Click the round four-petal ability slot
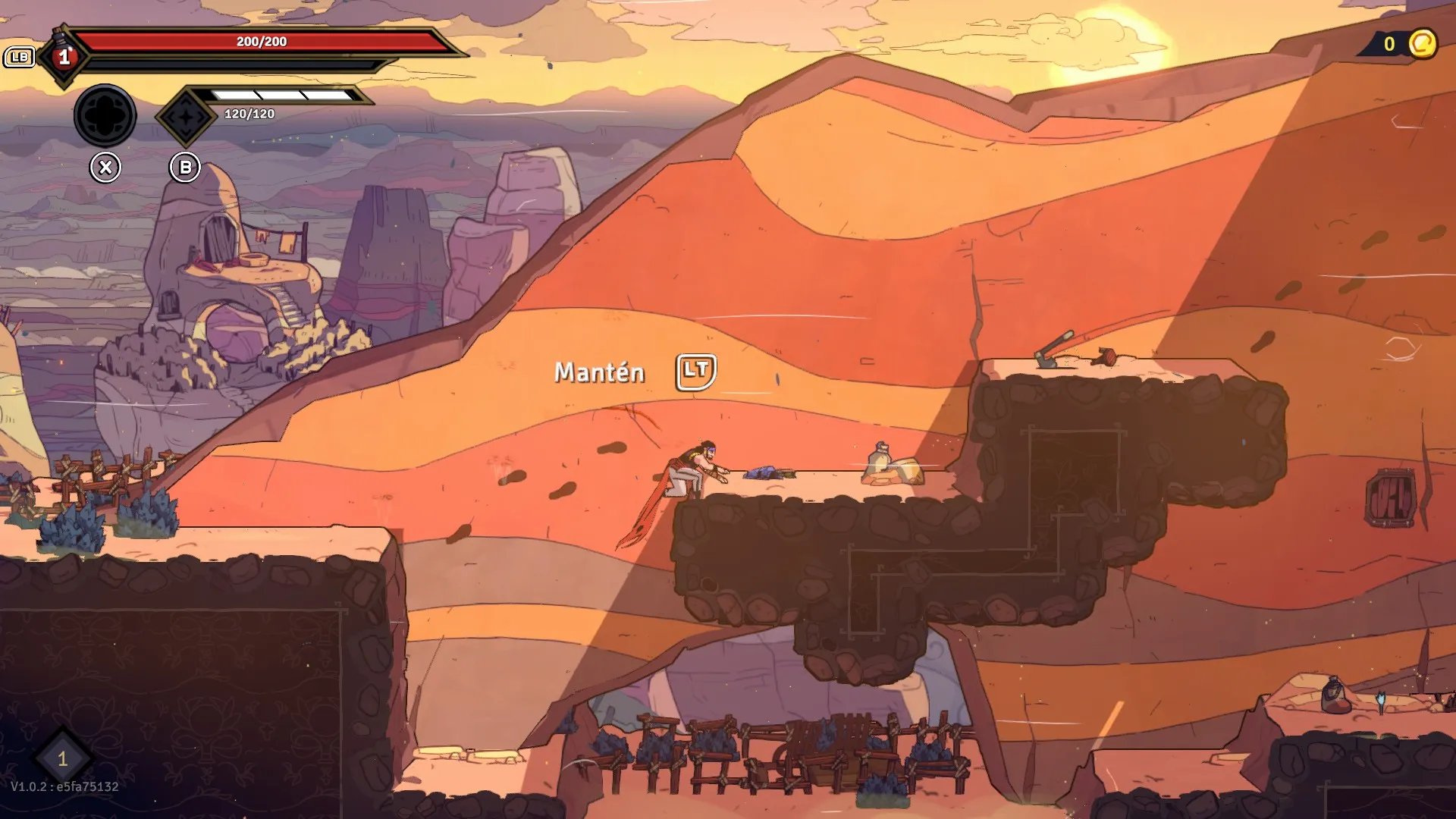The width and height of the screenshot is (1456, 819). coord(105,116)
